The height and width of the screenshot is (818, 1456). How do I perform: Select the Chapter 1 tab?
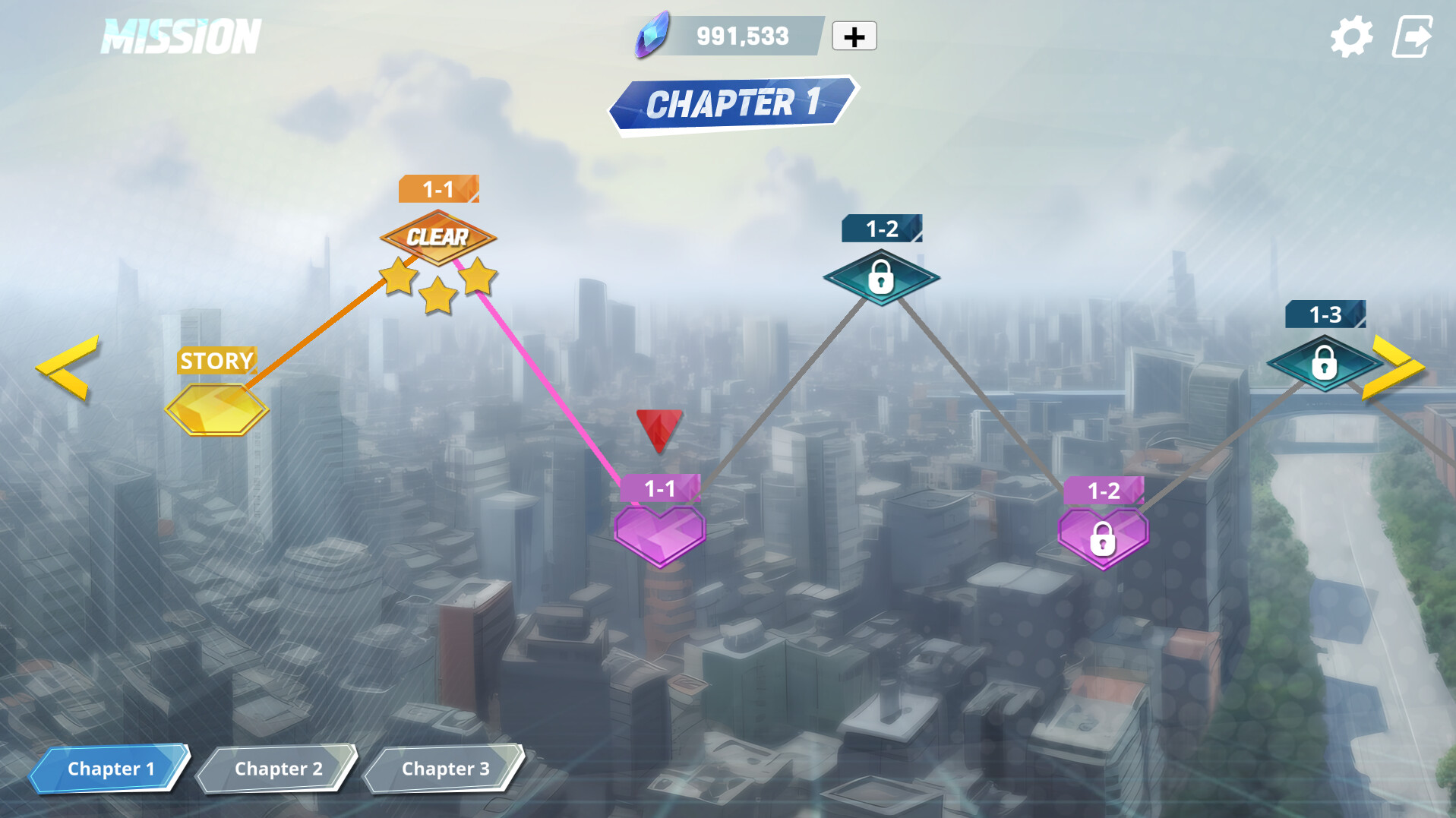coord(111,769)
